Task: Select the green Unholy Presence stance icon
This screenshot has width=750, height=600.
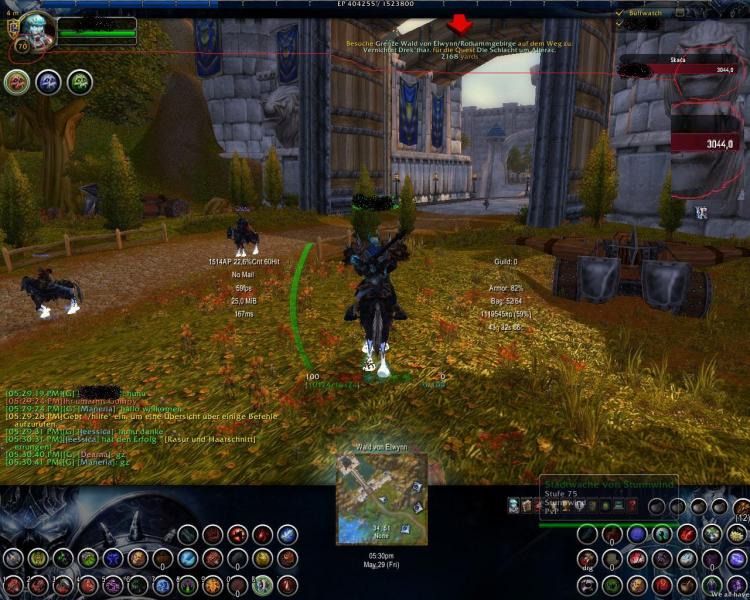Action: [80, 82]
